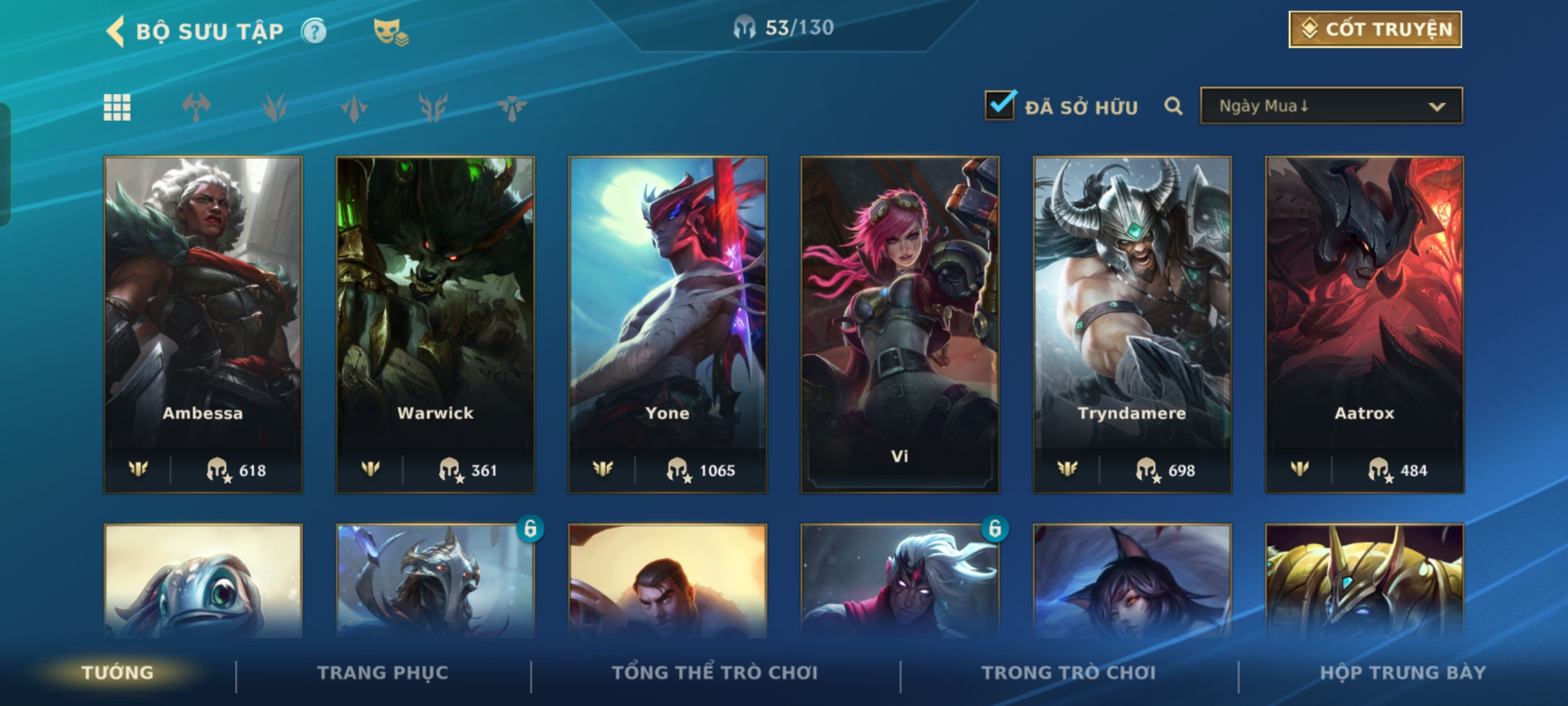Select the Vi champion card
This screenshot has width=1568, height=706.
point(900,324)
